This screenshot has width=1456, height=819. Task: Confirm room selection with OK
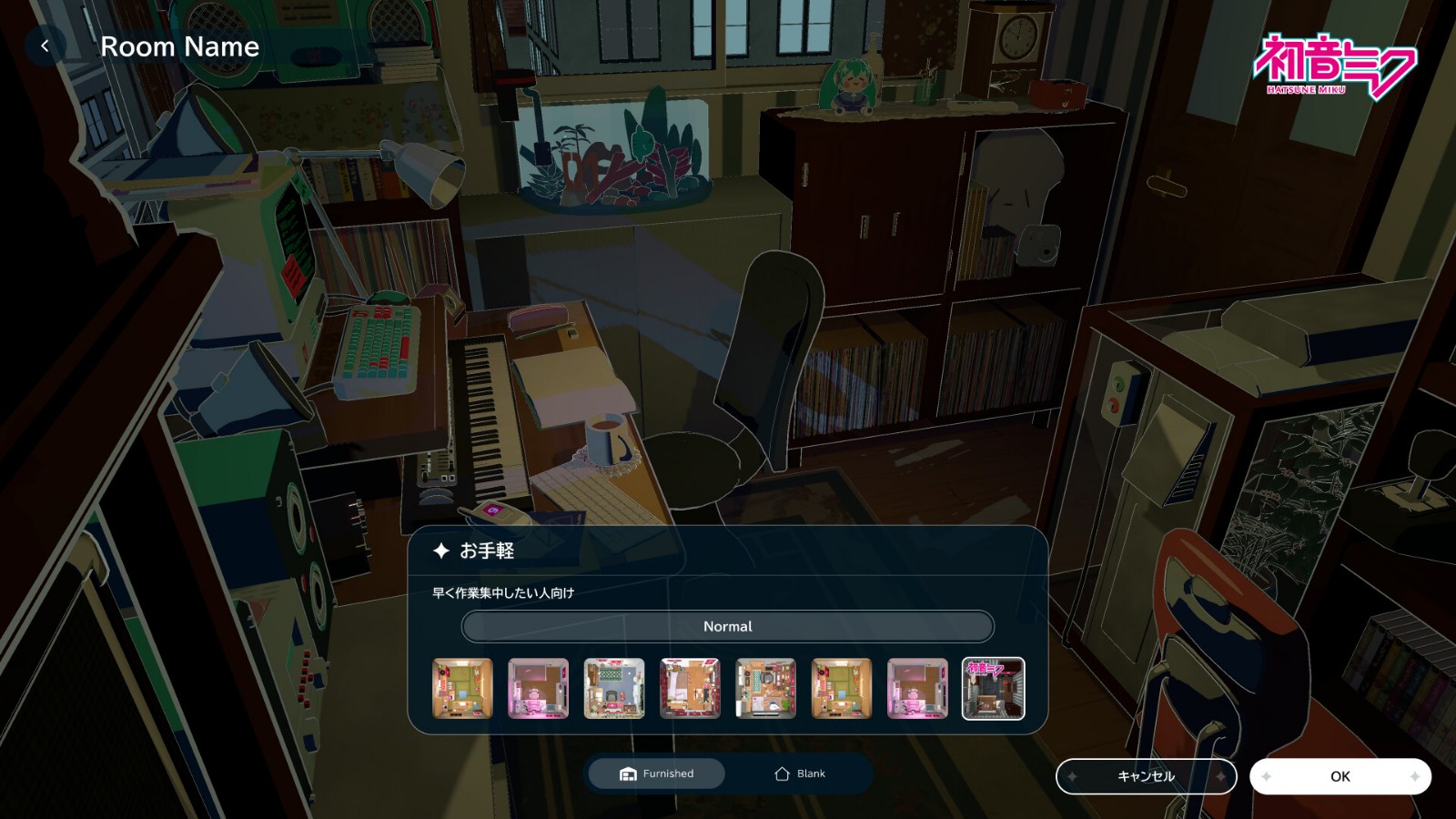click(x=1340, y=776)
